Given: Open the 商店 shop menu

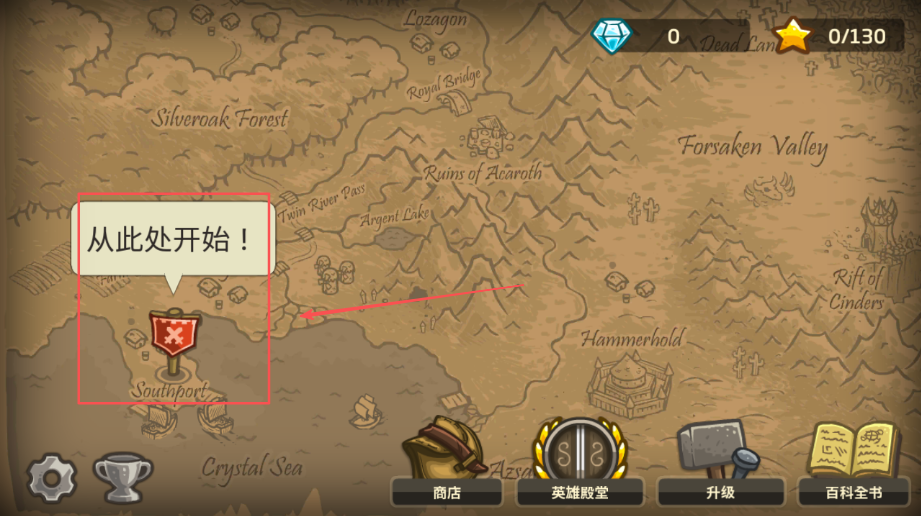Looking at the screenshot, I should [446, 465].
